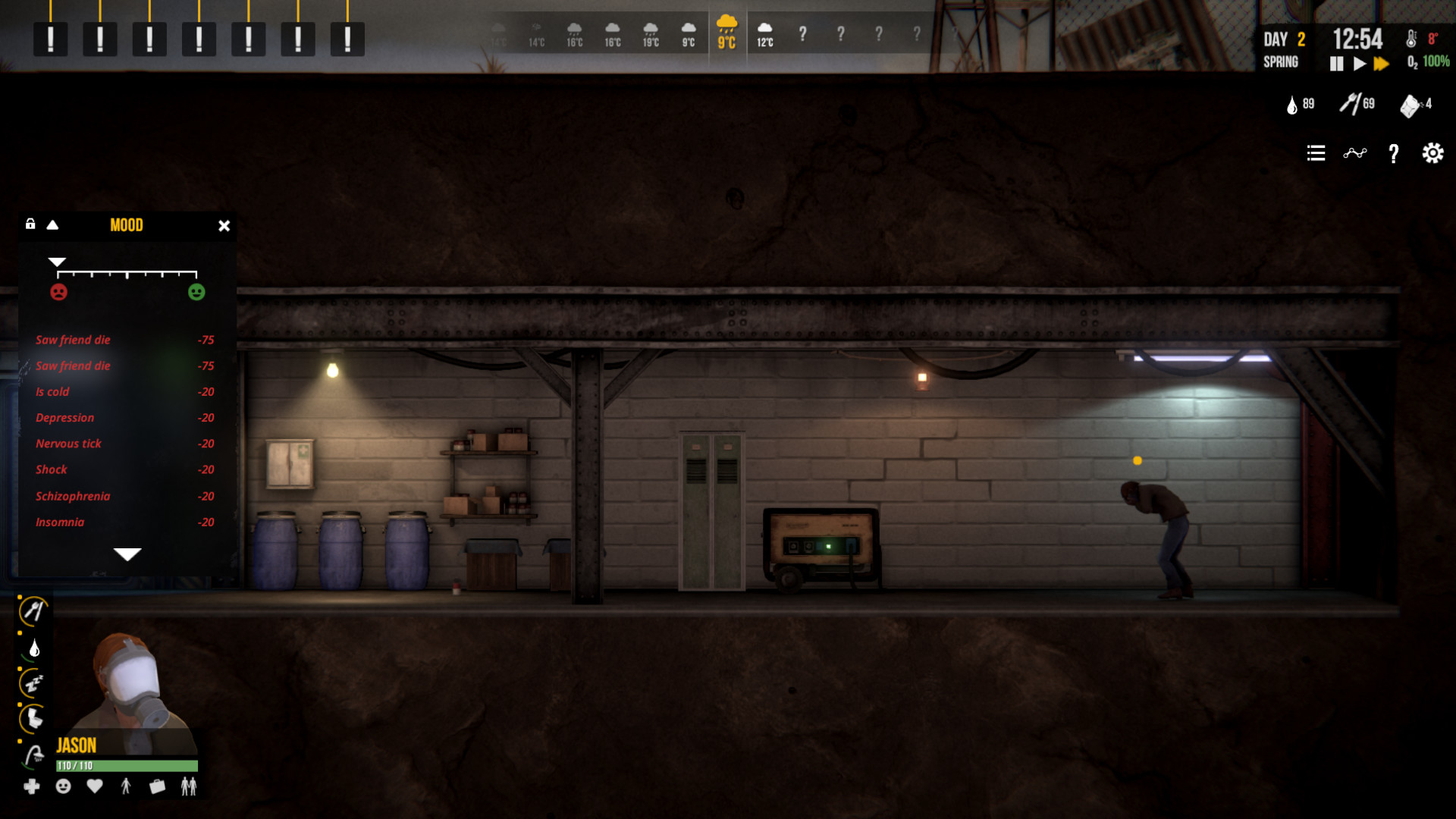Pause the game with the pause button
This screenshot has height=819, width=1456.
click(1336, 64)
